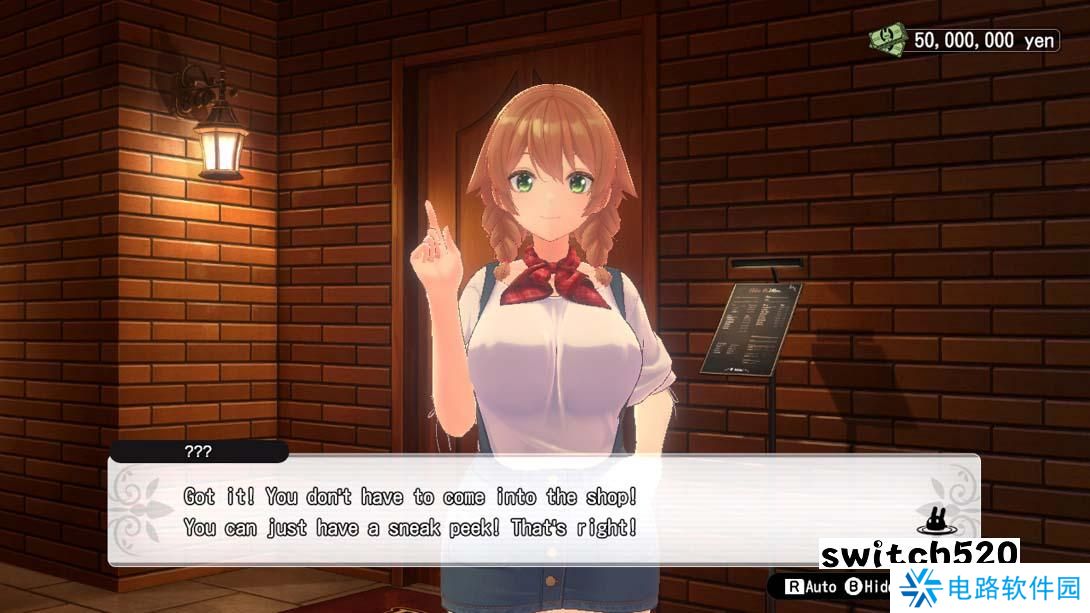Click the black bunny continue indicator
This screenshot has height=613, width=1090.
[933, 522]
